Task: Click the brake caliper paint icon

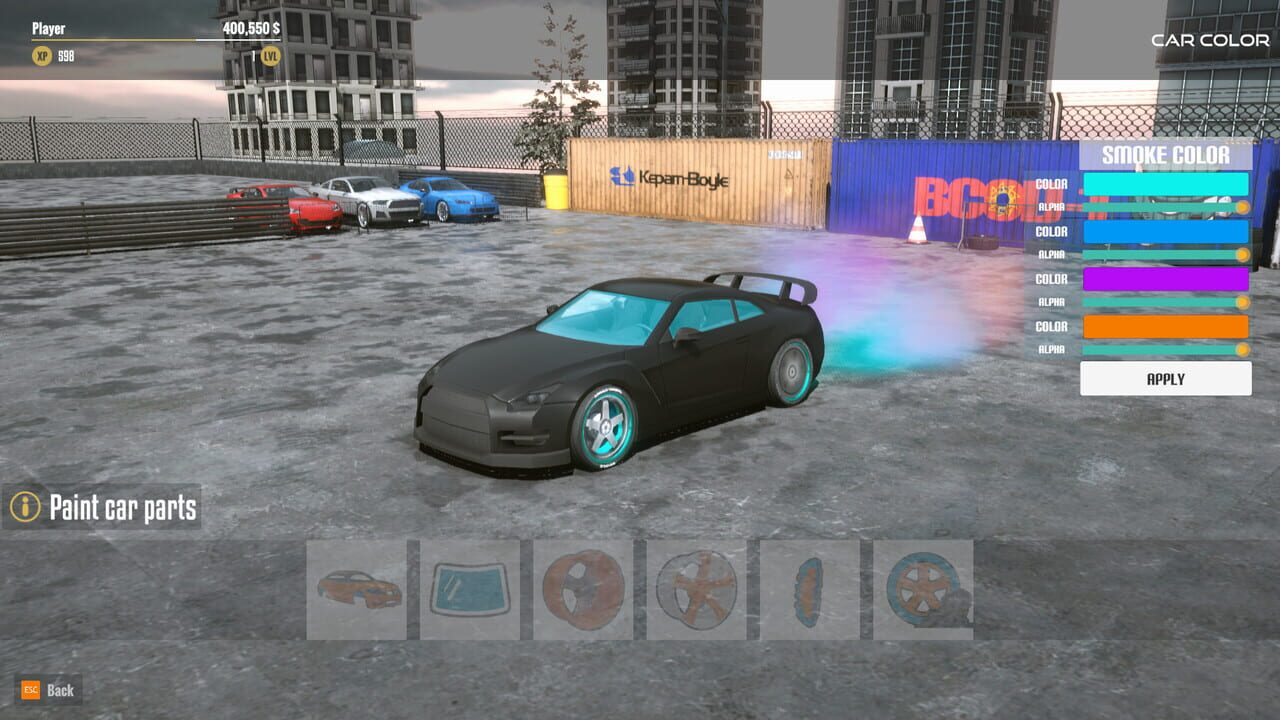Action: click(810, 590)
